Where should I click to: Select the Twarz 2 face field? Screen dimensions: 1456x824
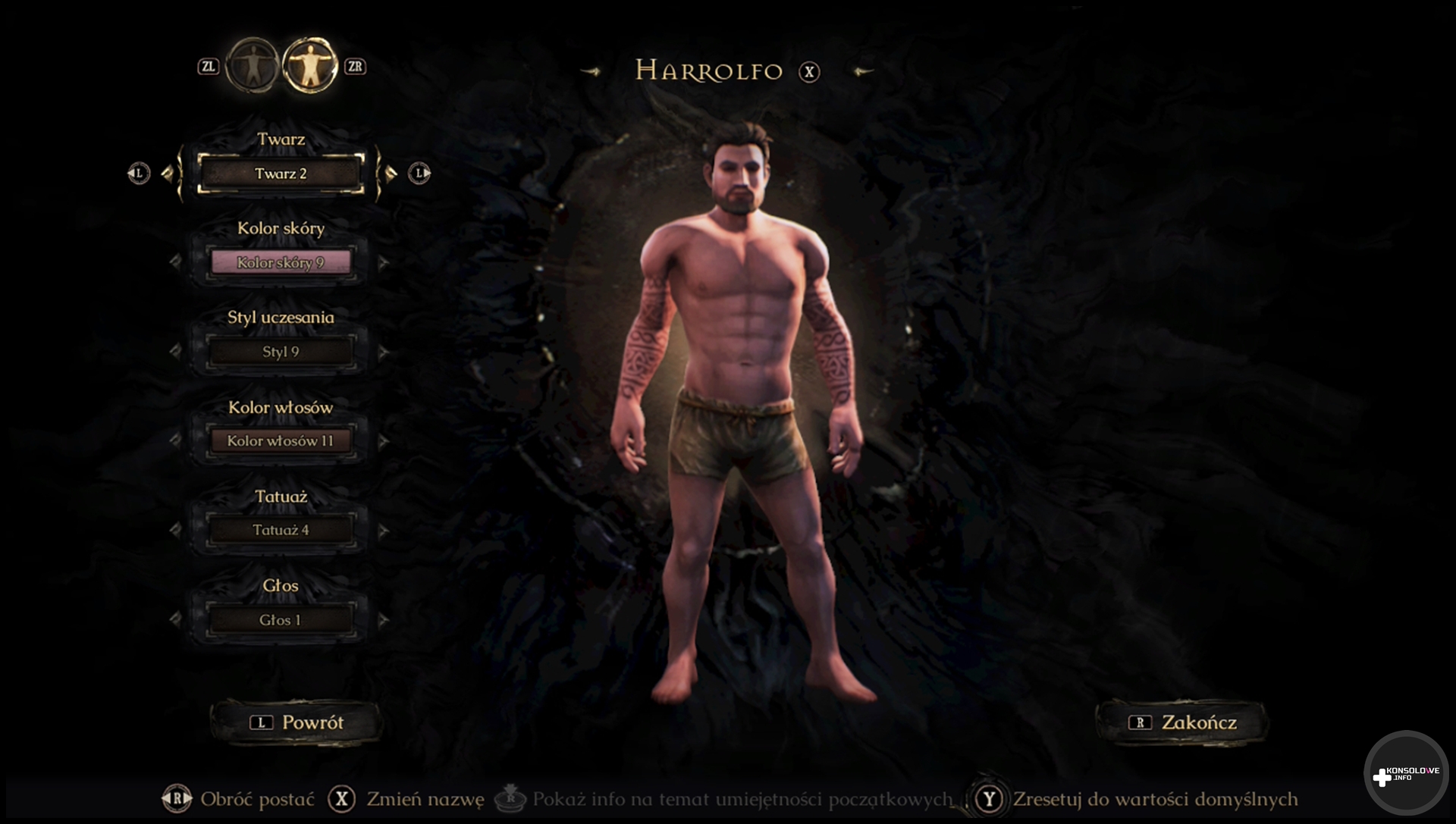[281, 174]
